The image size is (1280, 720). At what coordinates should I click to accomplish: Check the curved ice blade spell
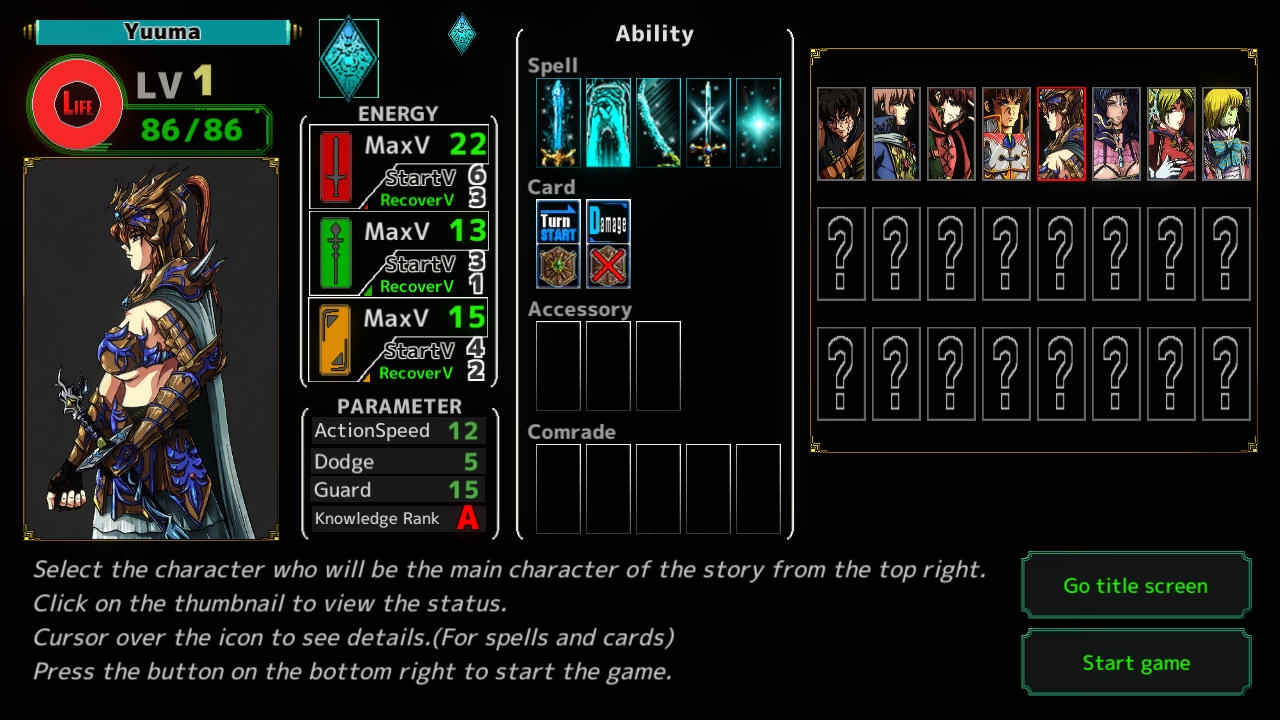pyautogui.click(x=658, y=123)
